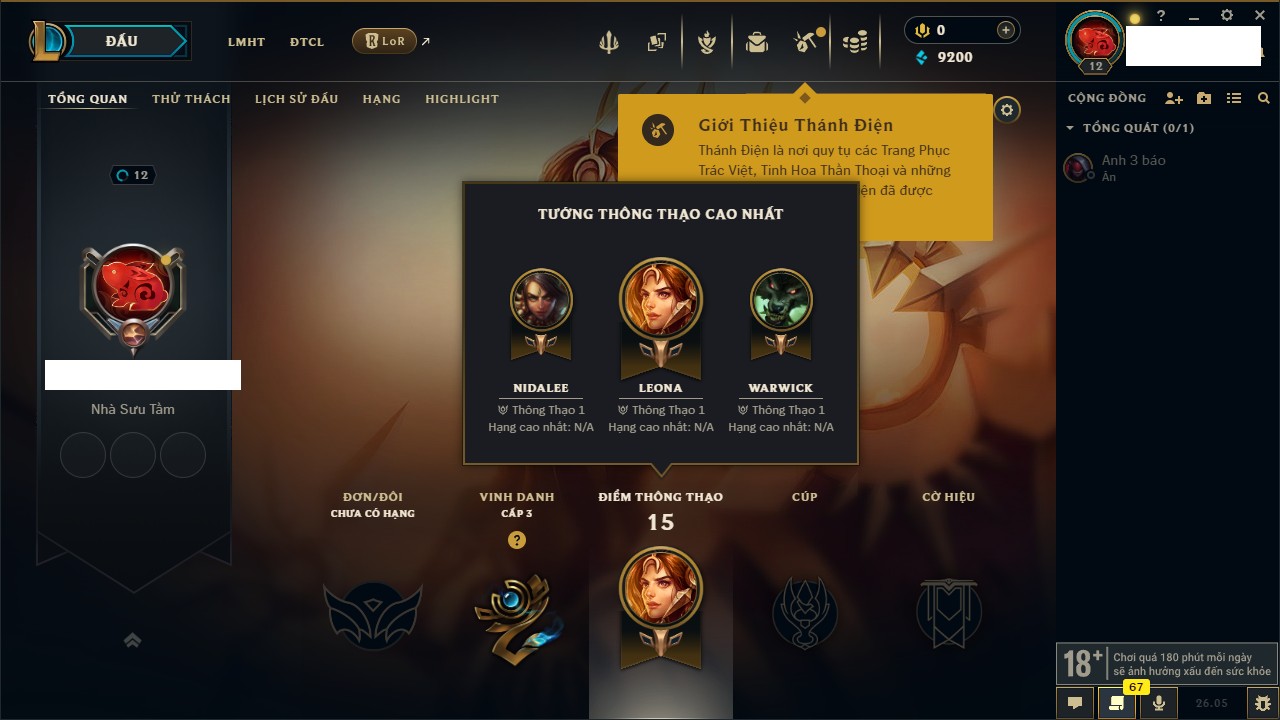Click the ĐẤU play button
The image size is (1280, 720).
coord(122,41)
